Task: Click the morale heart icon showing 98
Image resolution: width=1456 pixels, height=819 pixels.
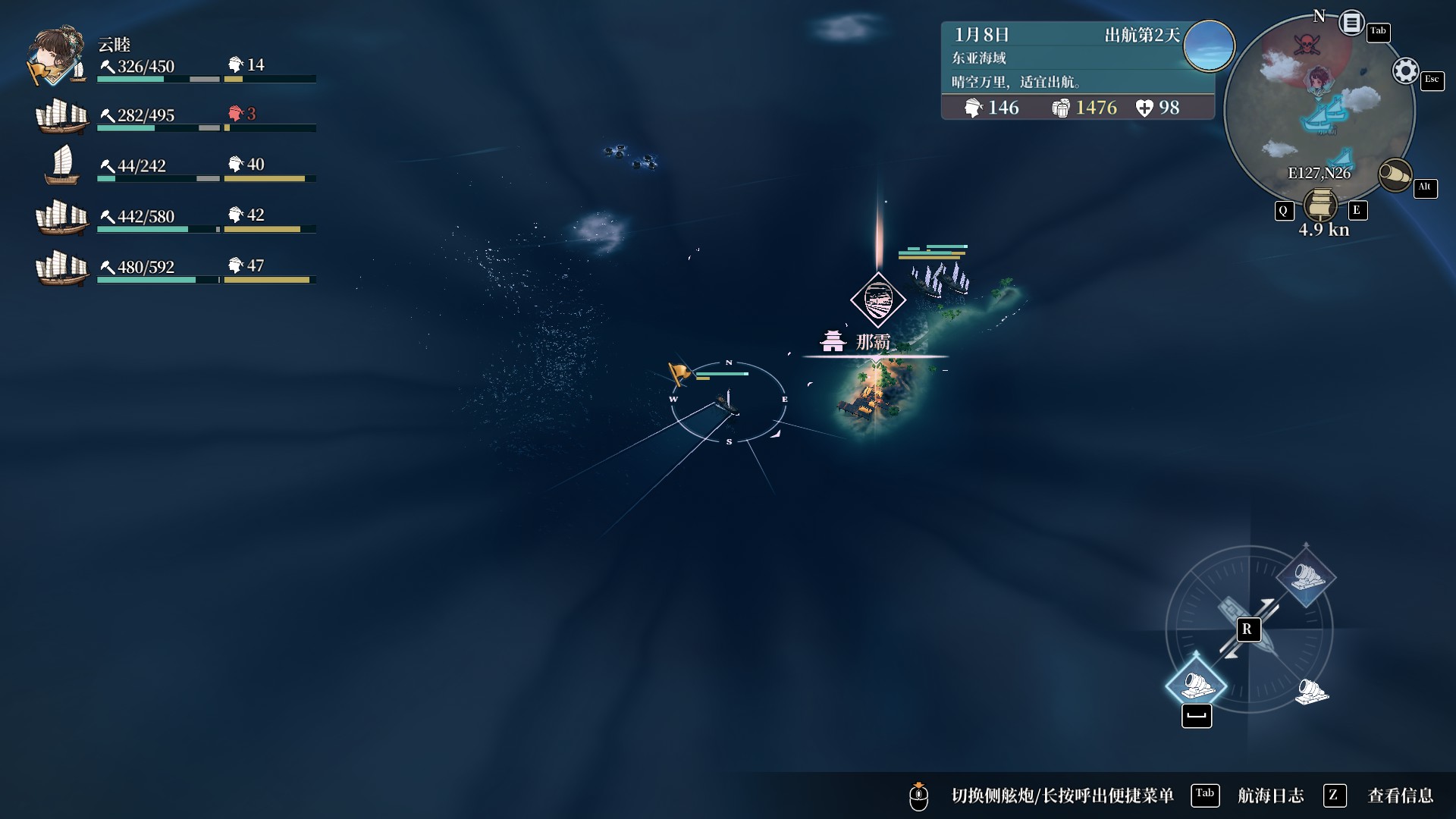Action: pos(1145,108)
